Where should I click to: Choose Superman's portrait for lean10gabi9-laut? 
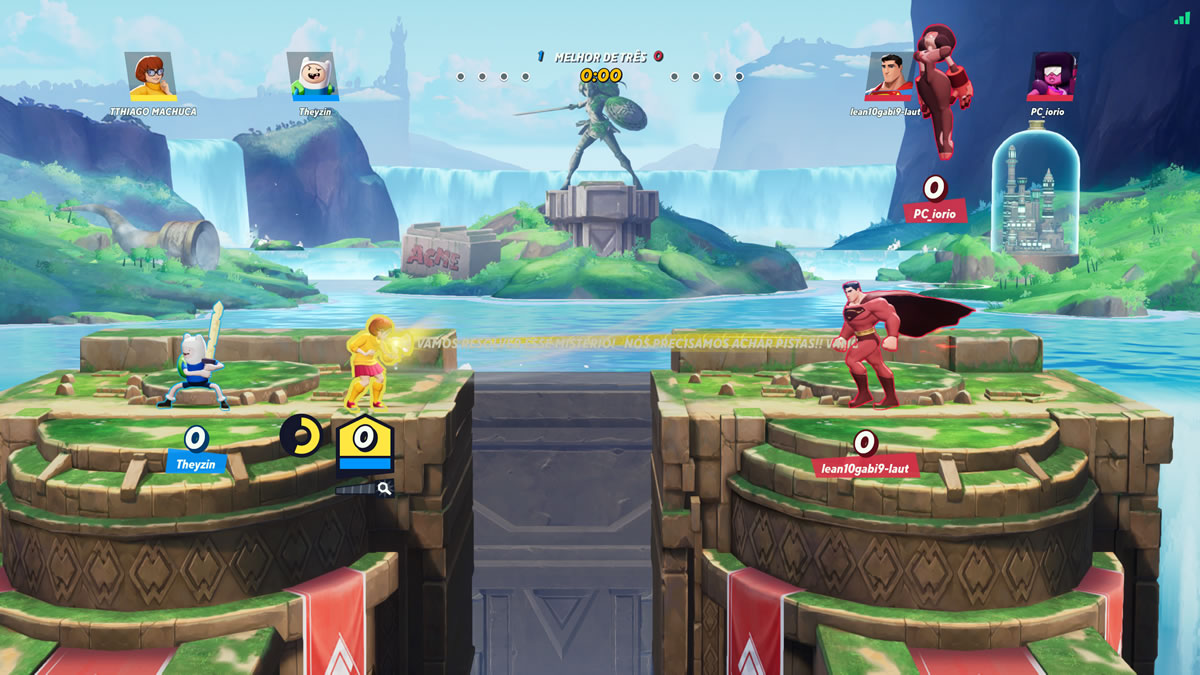pyautogui.click(x=889, y=77)
